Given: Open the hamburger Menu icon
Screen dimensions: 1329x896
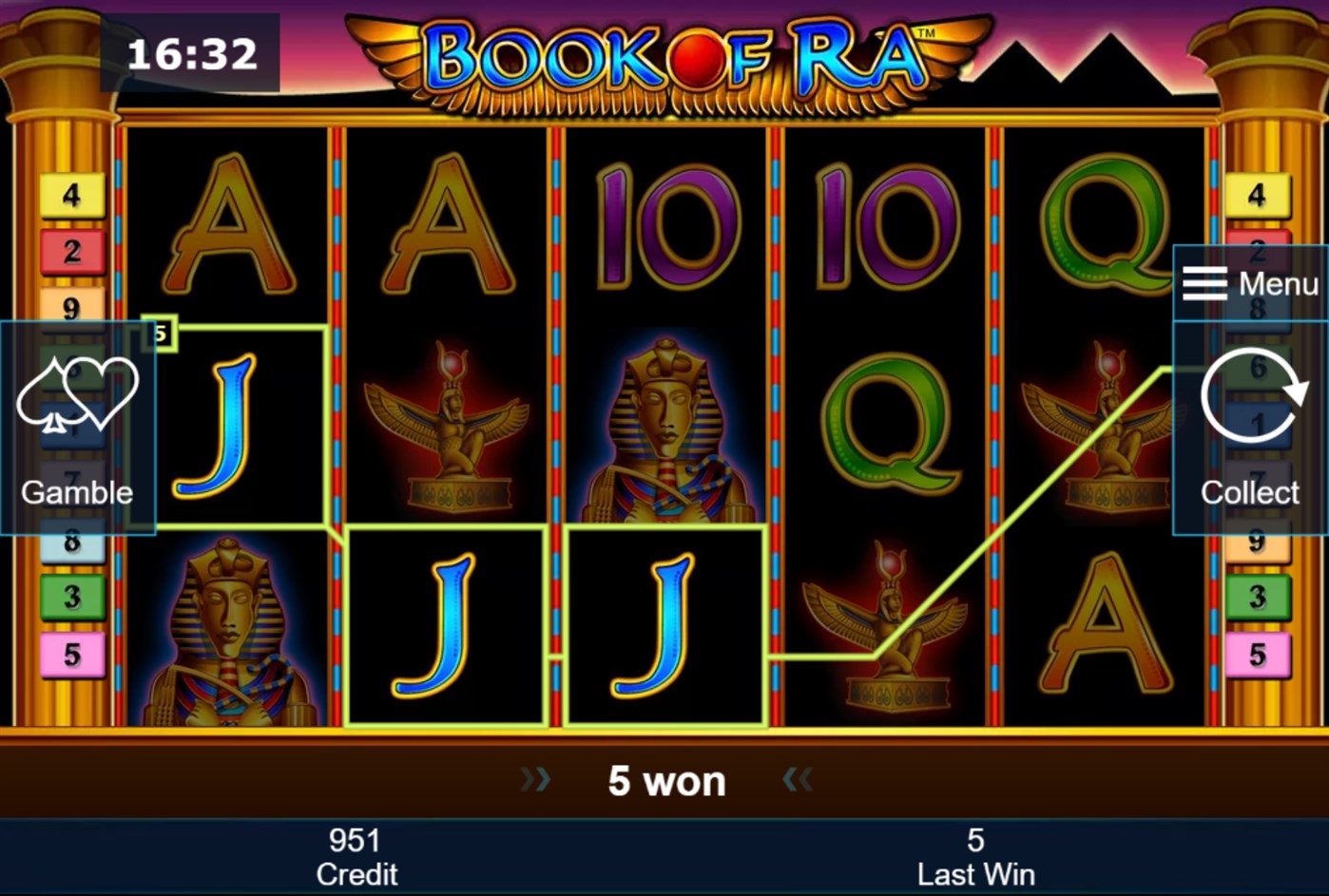Looking at the screenshot, I should (x=1204, y=284).
